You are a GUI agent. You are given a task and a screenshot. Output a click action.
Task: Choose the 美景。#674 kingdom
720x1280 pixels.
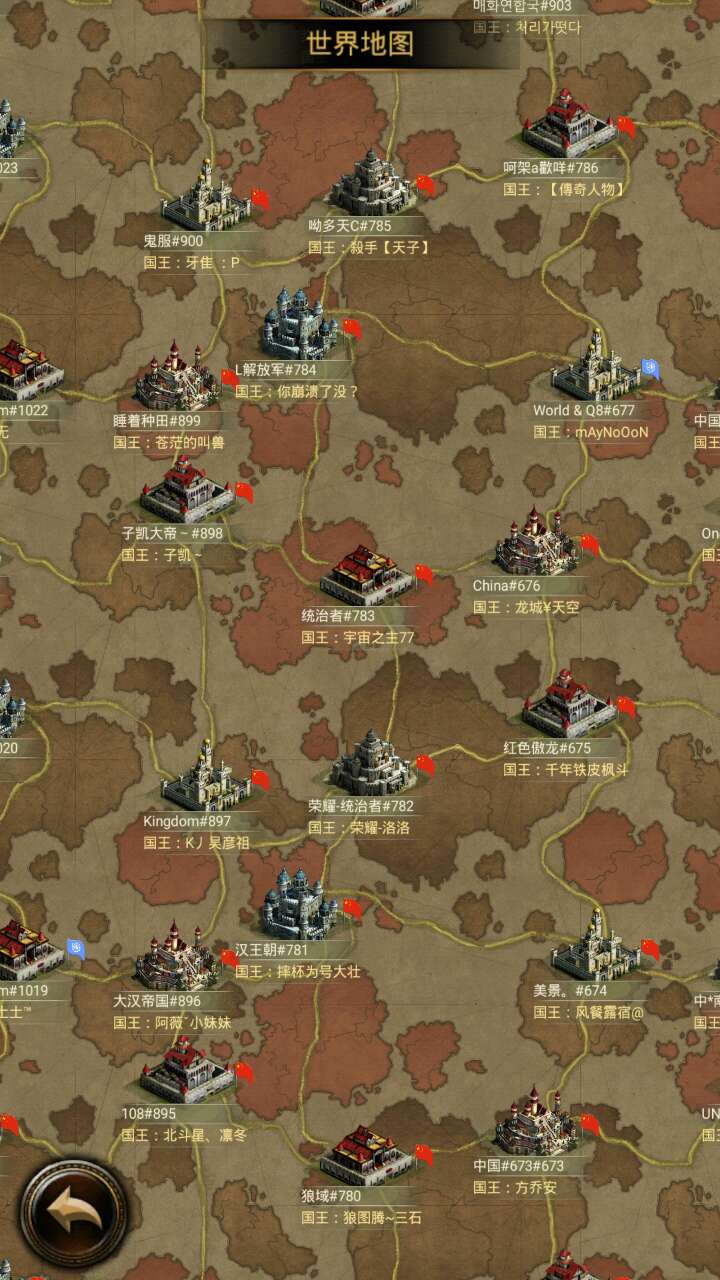[595, 946]
